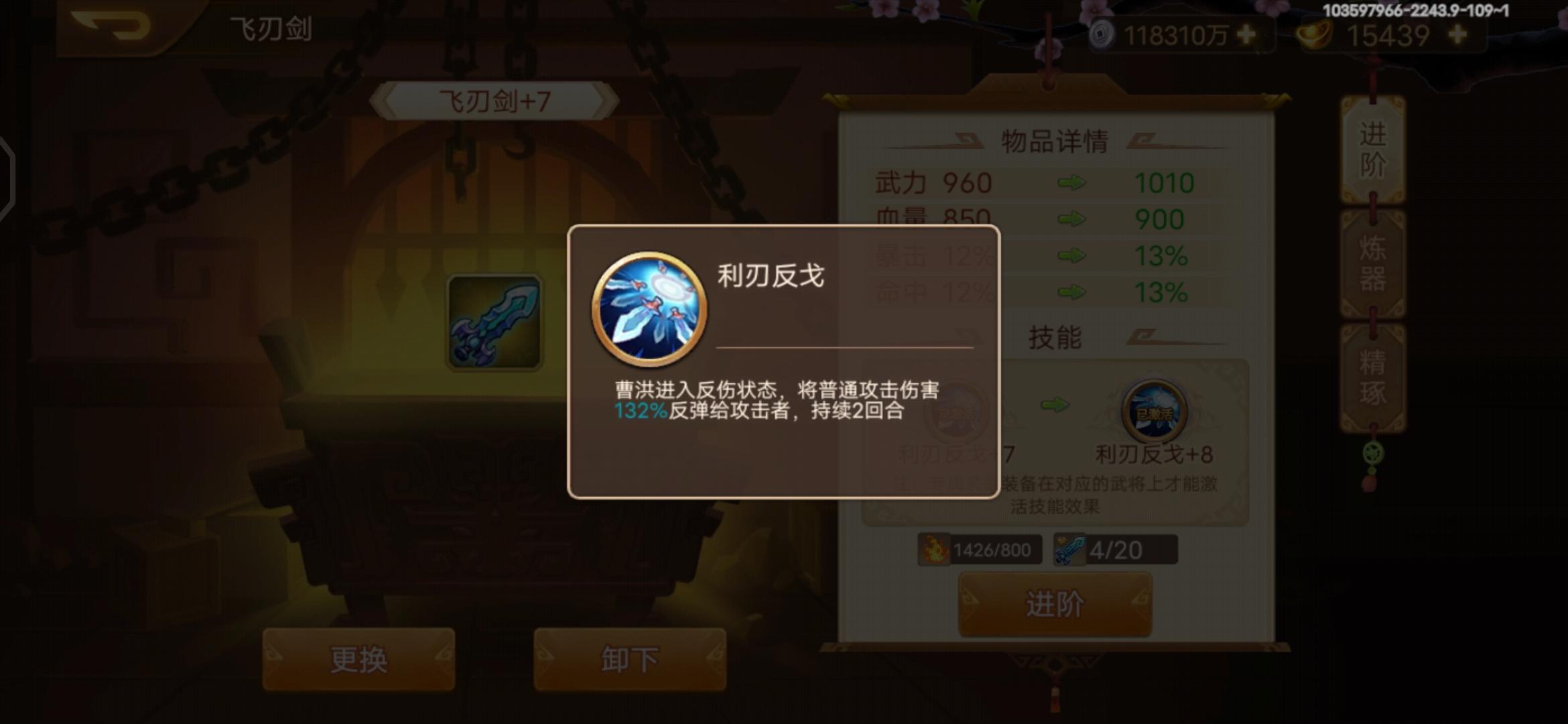Click the 更换 replace button
1568x724 pixels.
[x=357, y=659]
